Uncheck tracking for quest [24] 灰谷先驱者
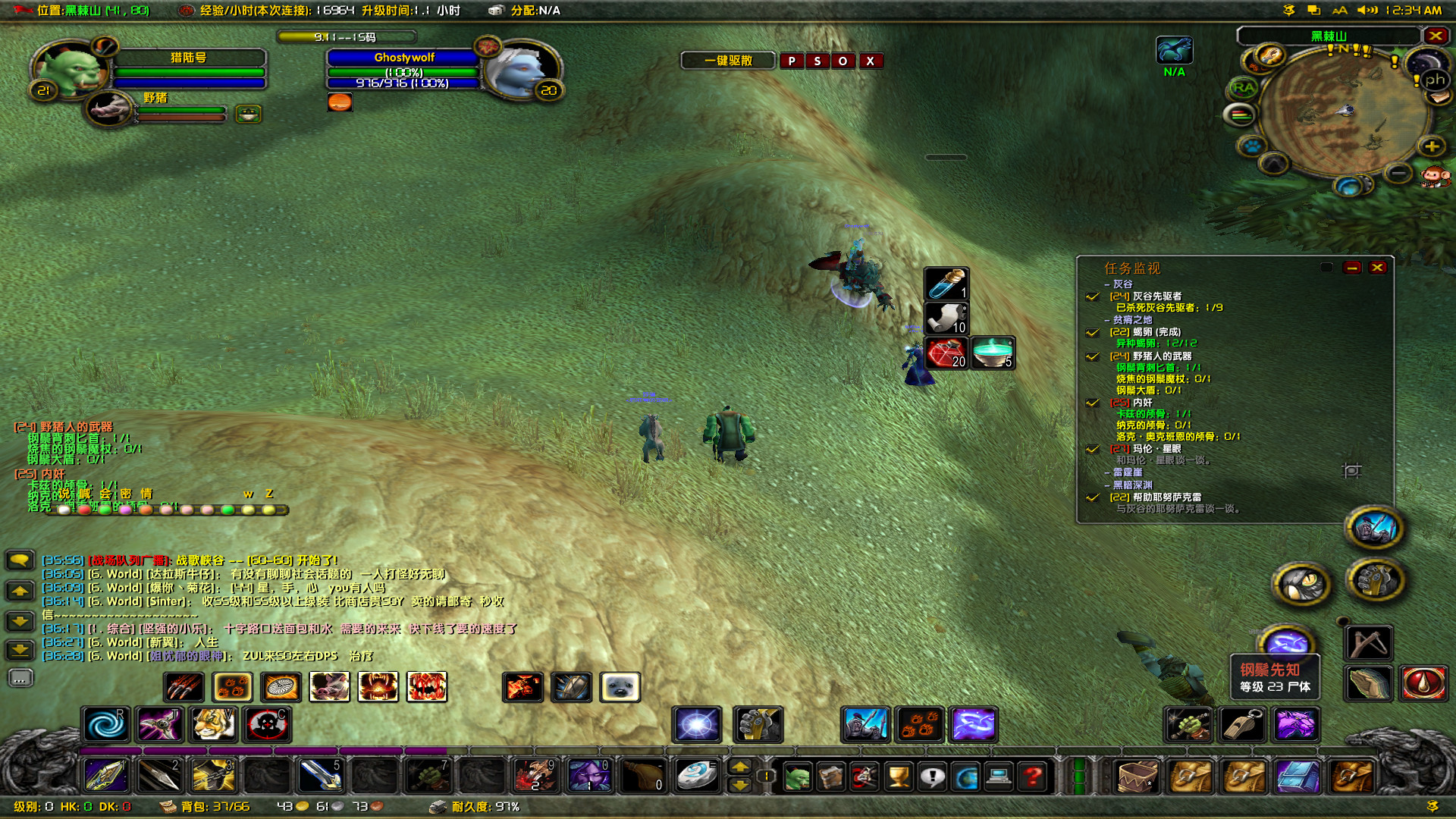Viewport: 1456px width, 819px height. click(x=1093, y=297)
